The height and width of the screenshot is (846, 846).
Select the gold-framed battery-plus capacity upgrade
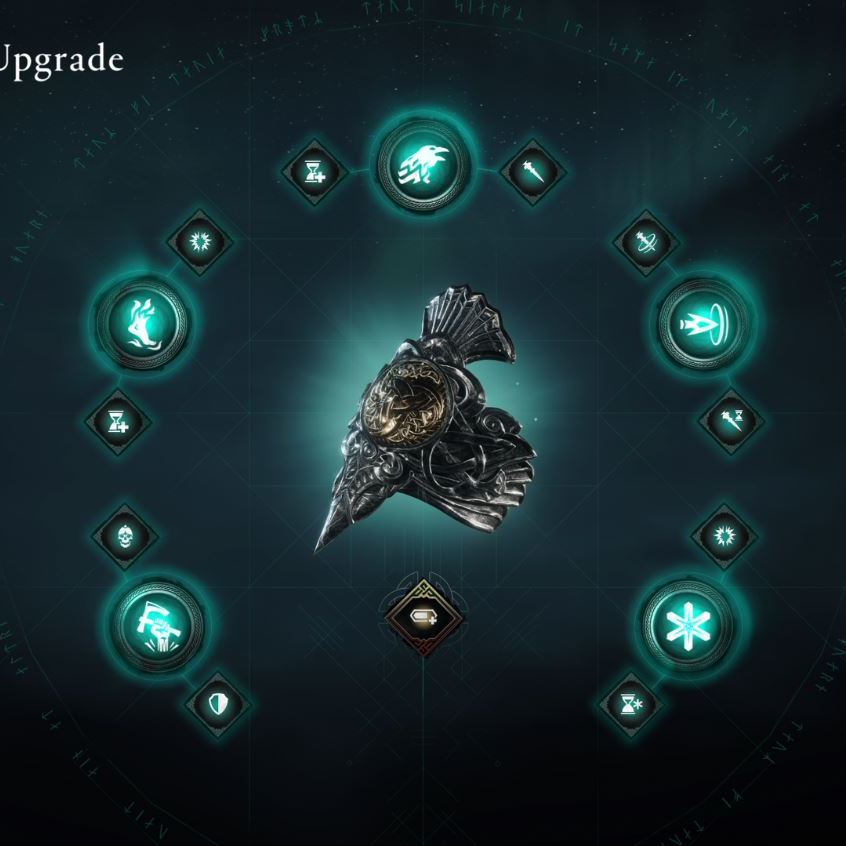tap(422, 615)
